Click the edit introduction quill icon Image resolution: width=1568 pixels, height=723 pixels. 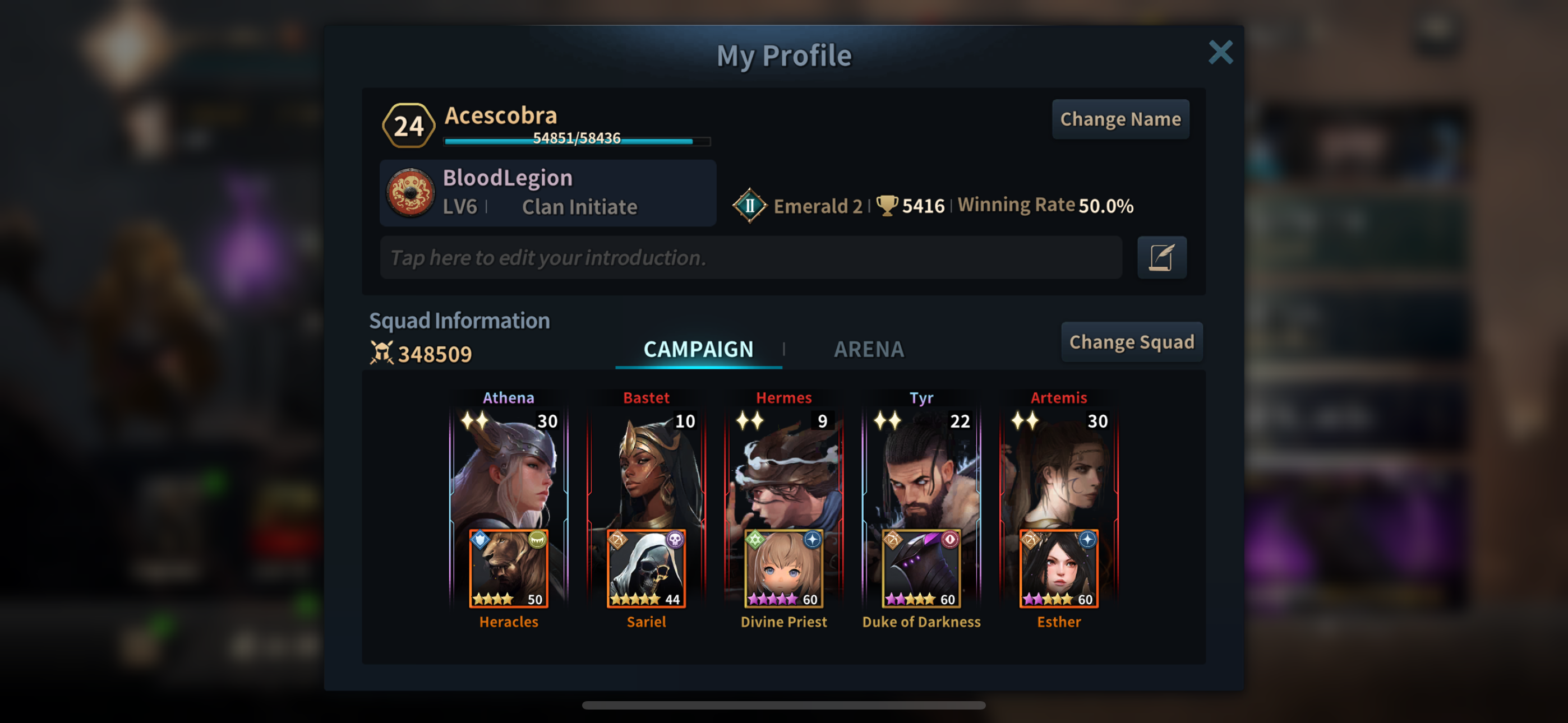[x=1161, y=257]
